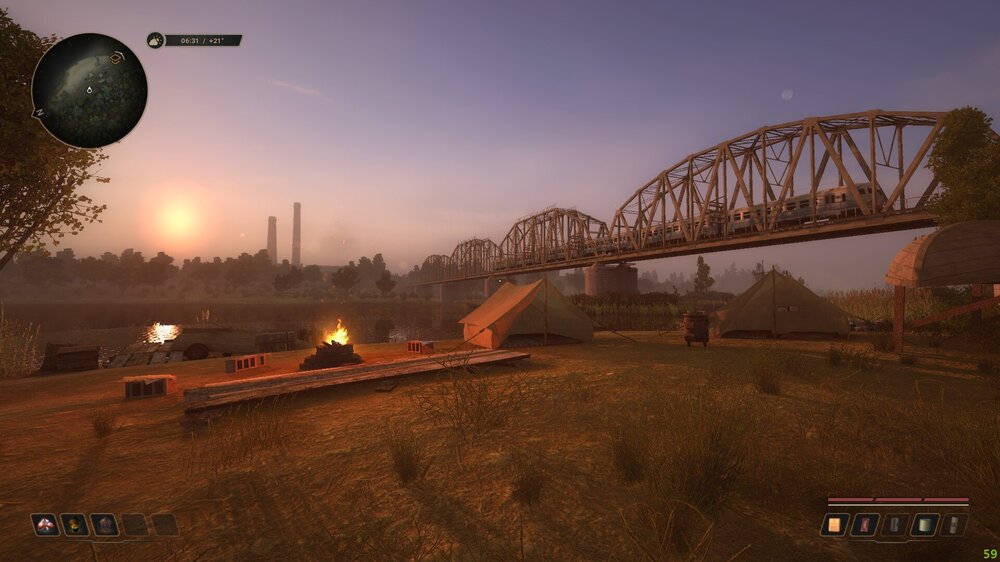Click the cloudy weather icon
This screenshot has height=562, width=1000.
155,40
